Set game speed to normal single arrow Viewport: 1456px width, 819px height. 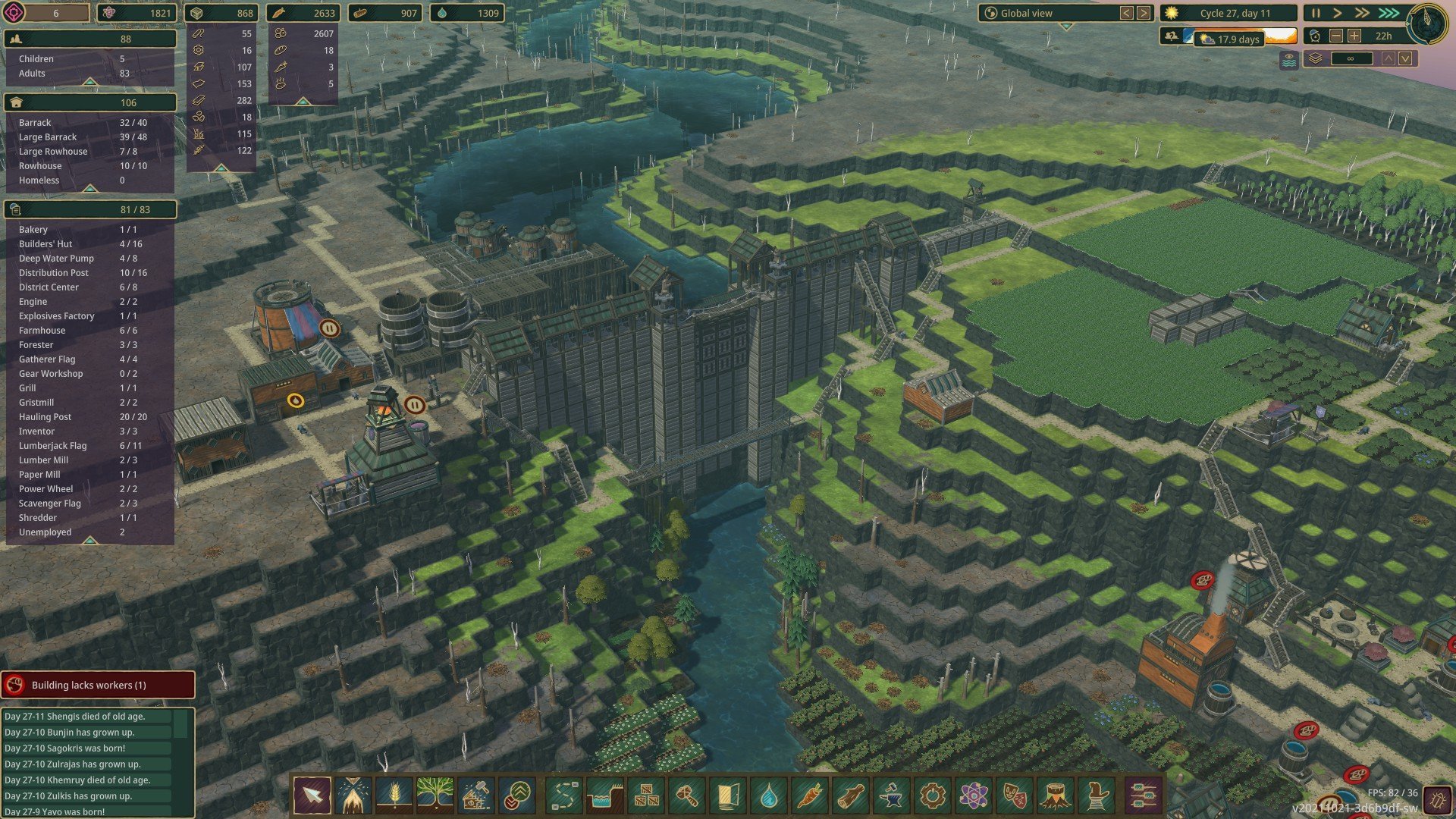click(1338, 13)
